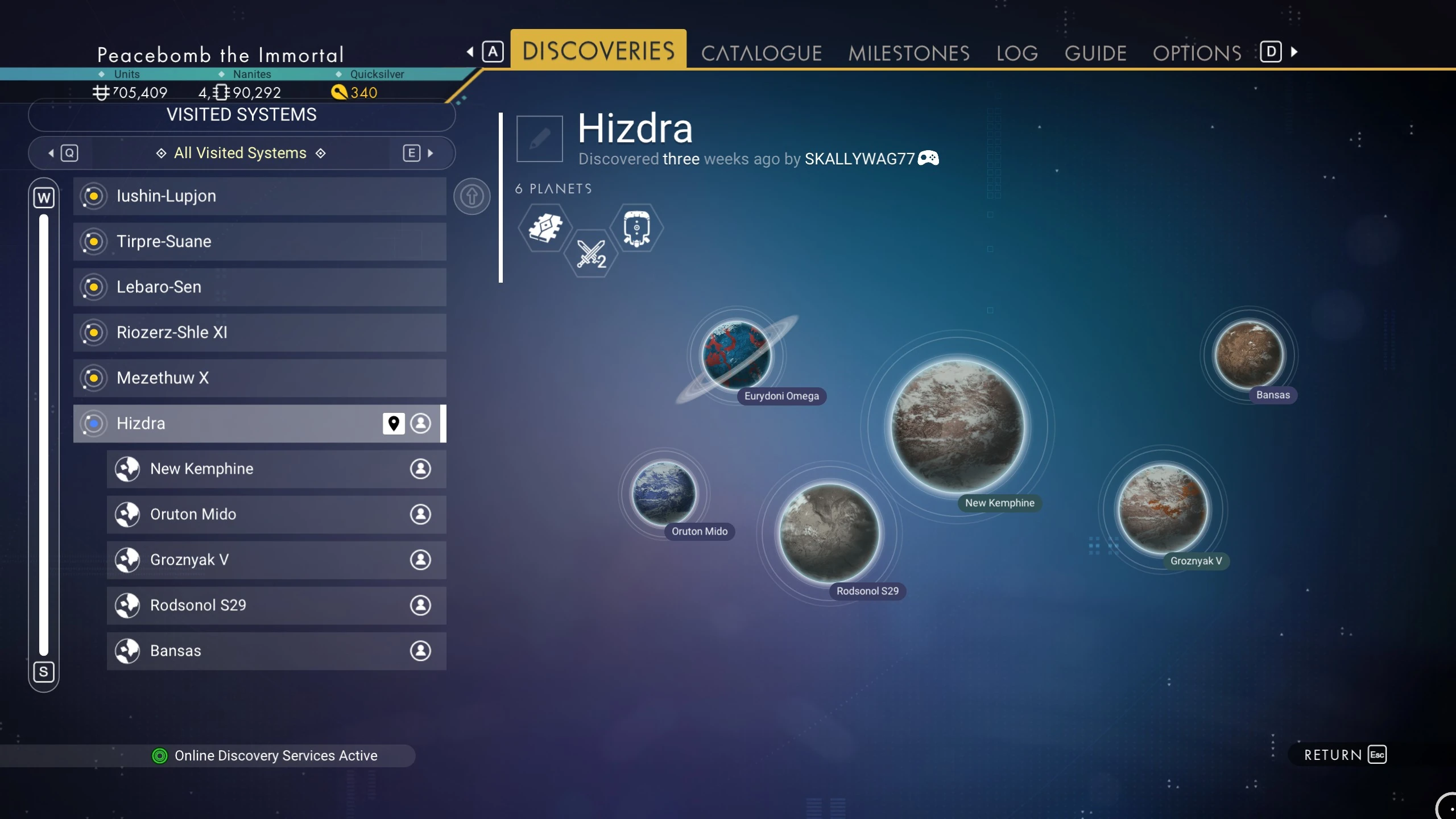This screenshot has height=819, width=1456.
Task: Select the Mezethuw X system
Action: click(259, 378)
